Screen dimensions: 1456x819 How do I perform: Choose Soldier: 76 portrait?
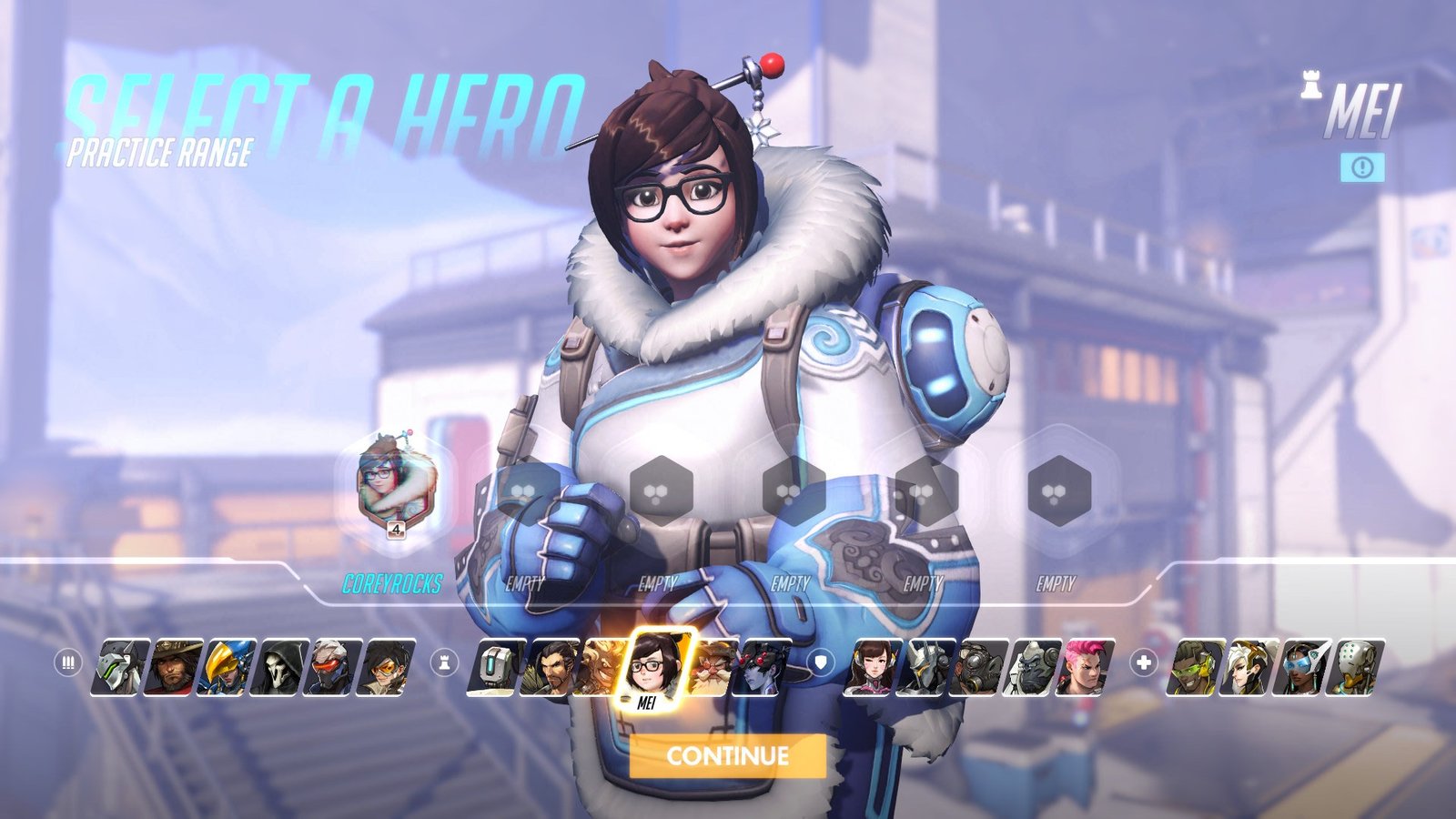tap(334, 667)
